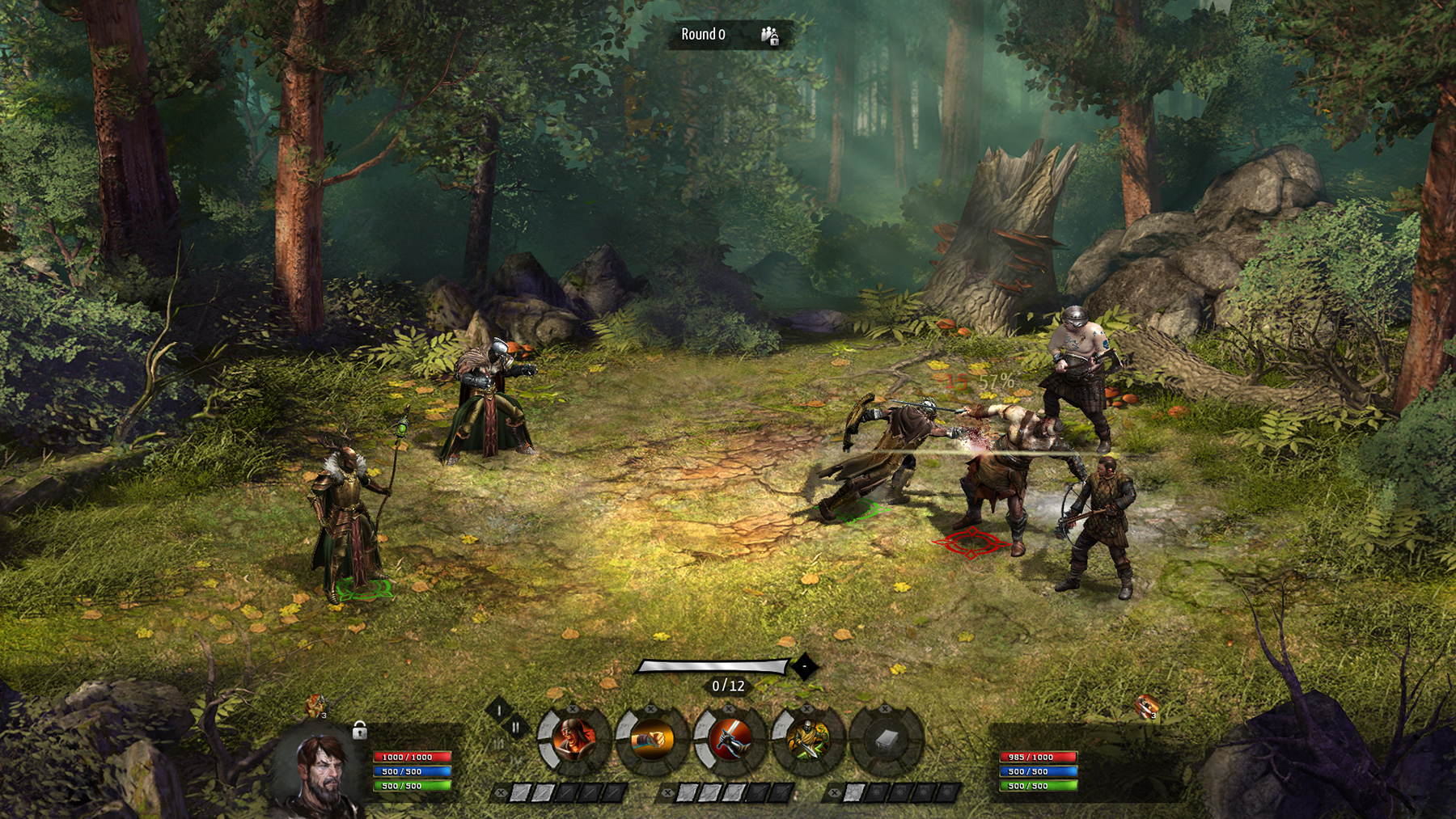This screenshot has width=1456, height=819.
Task: Pause combat using the pause toggle
Action: (x=516, y=725)
